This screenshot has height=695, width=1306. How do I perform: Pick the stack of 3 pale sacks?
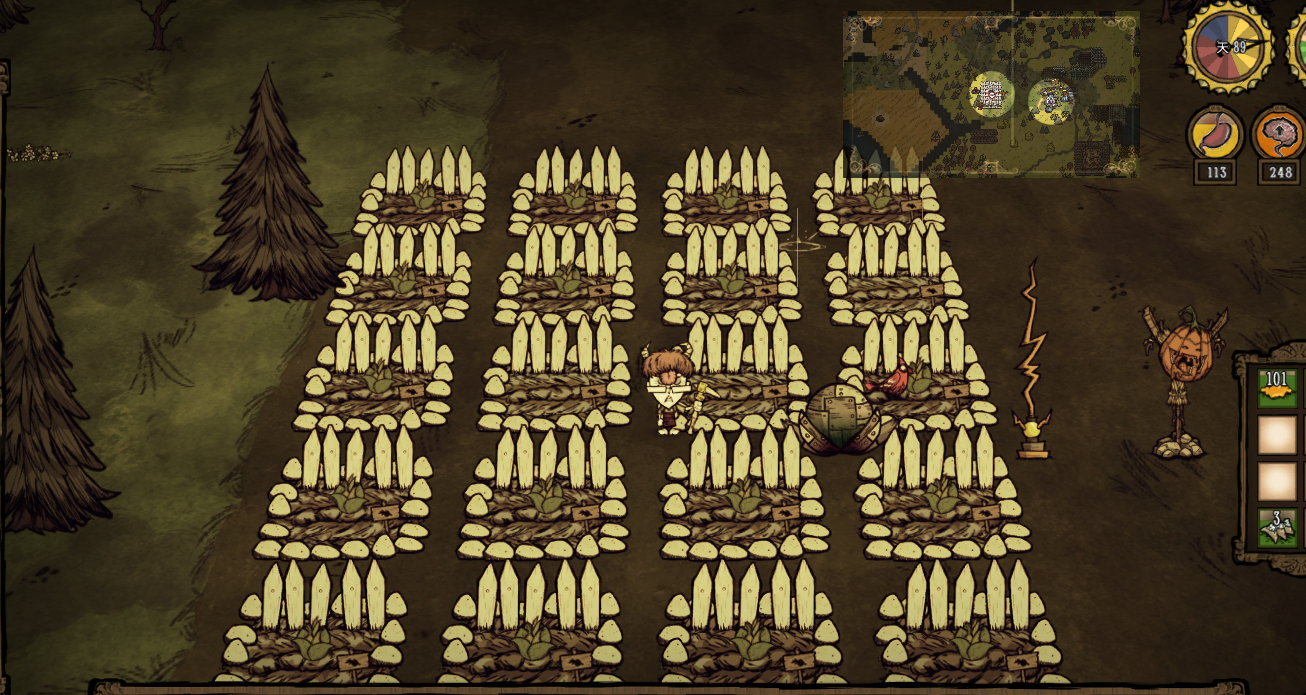[x=1277, y=528]
